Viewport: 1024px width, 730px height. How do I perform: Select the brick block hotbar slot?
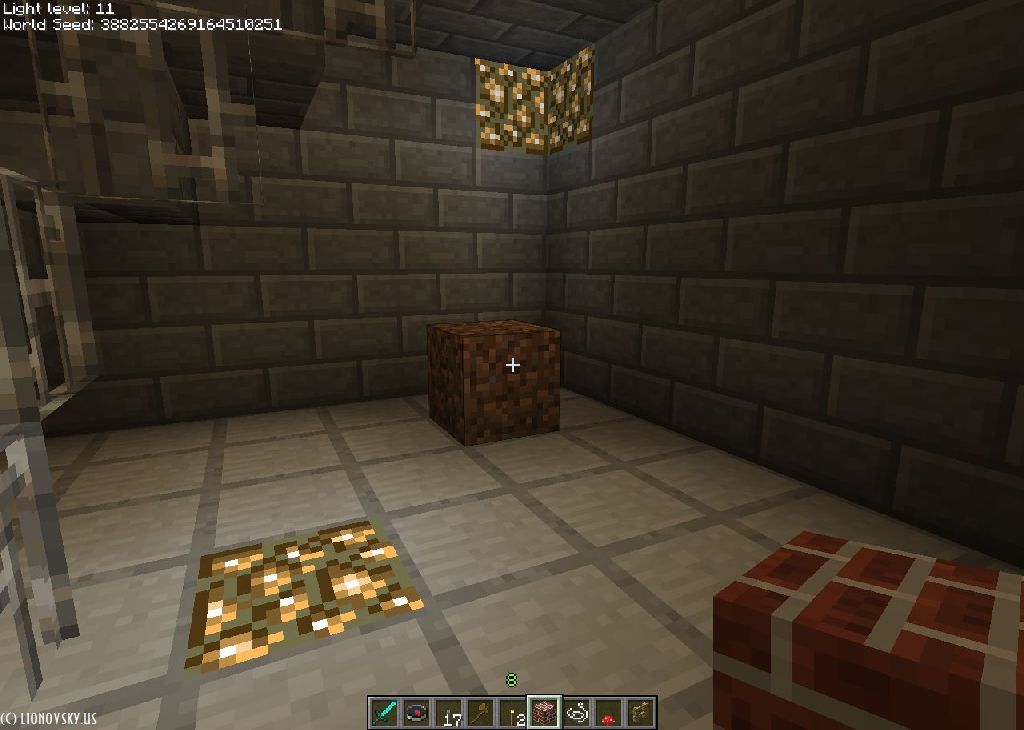[545, 712]
